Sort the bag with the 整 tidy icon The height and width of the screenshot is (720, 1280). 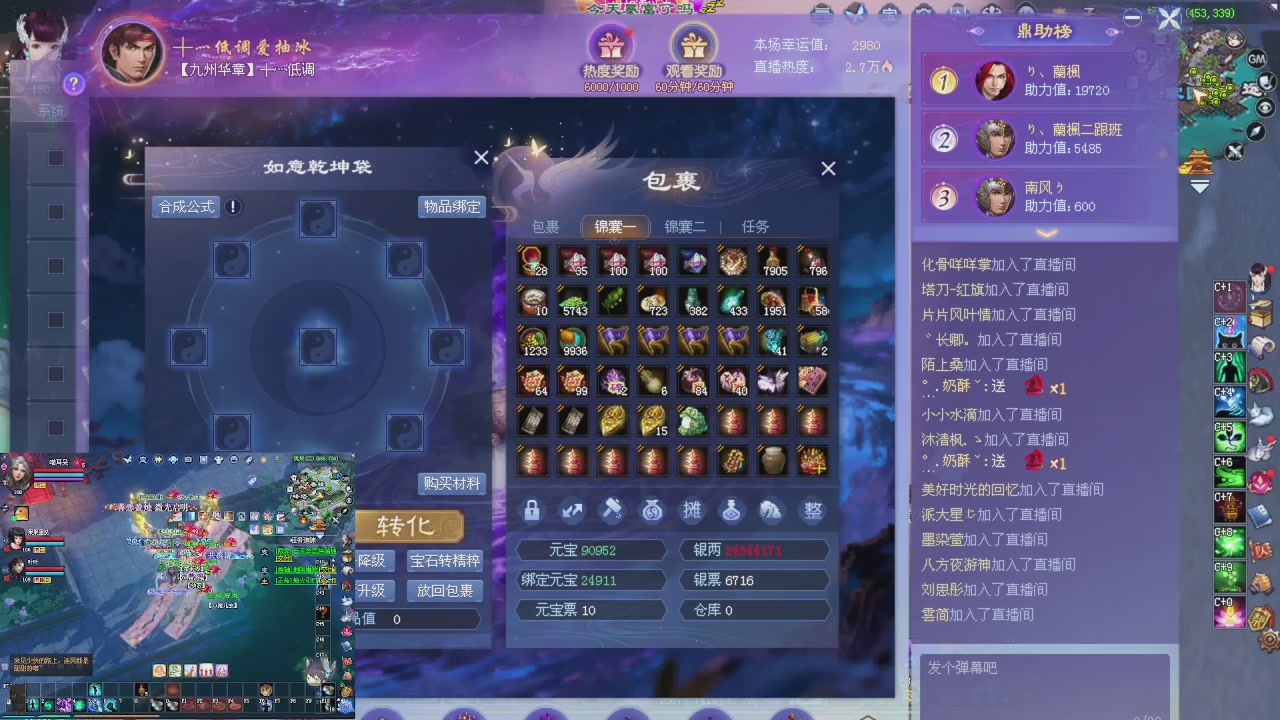tap(811, 511)
